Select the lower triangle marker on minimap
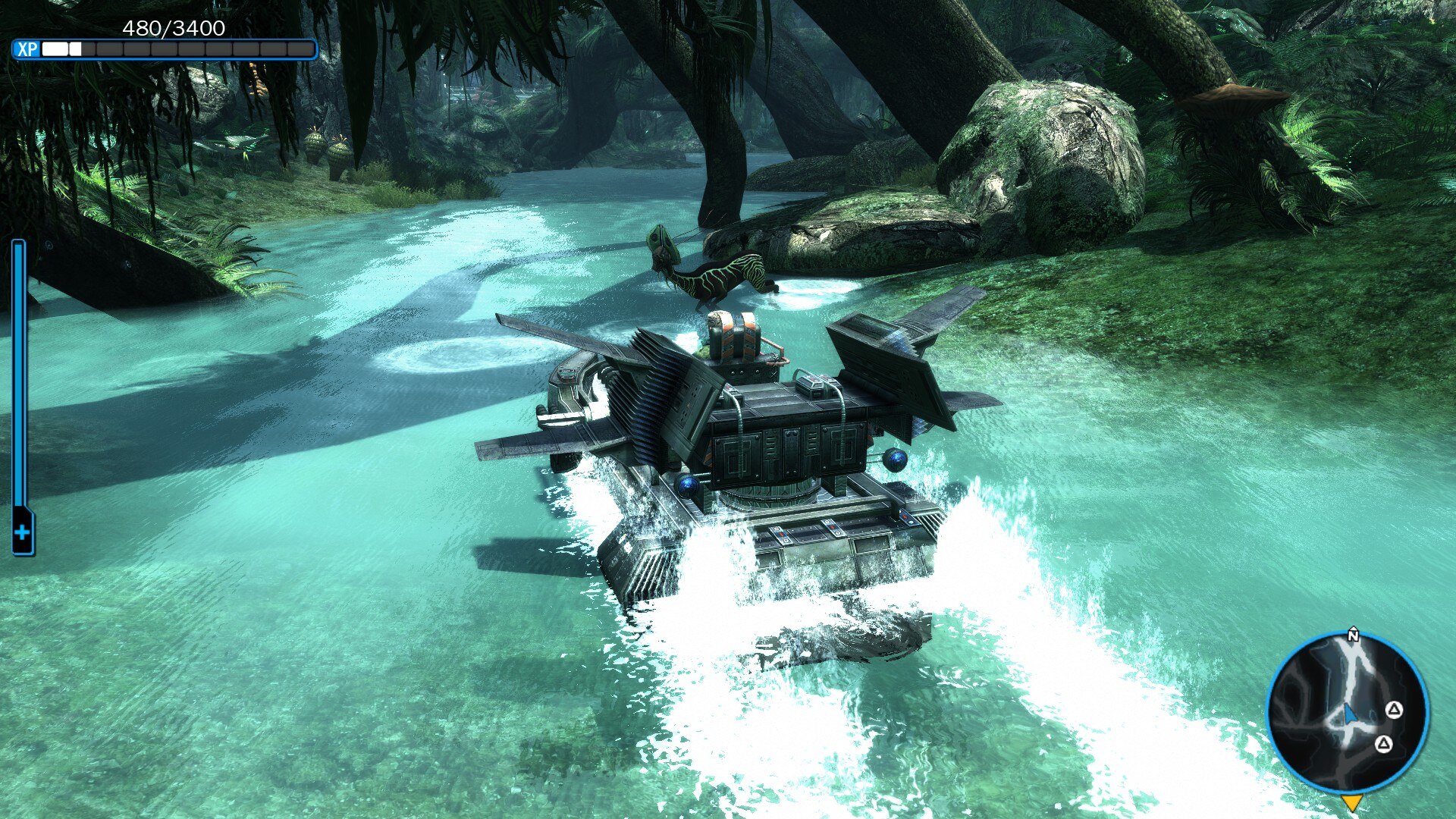 point(1383,744)
